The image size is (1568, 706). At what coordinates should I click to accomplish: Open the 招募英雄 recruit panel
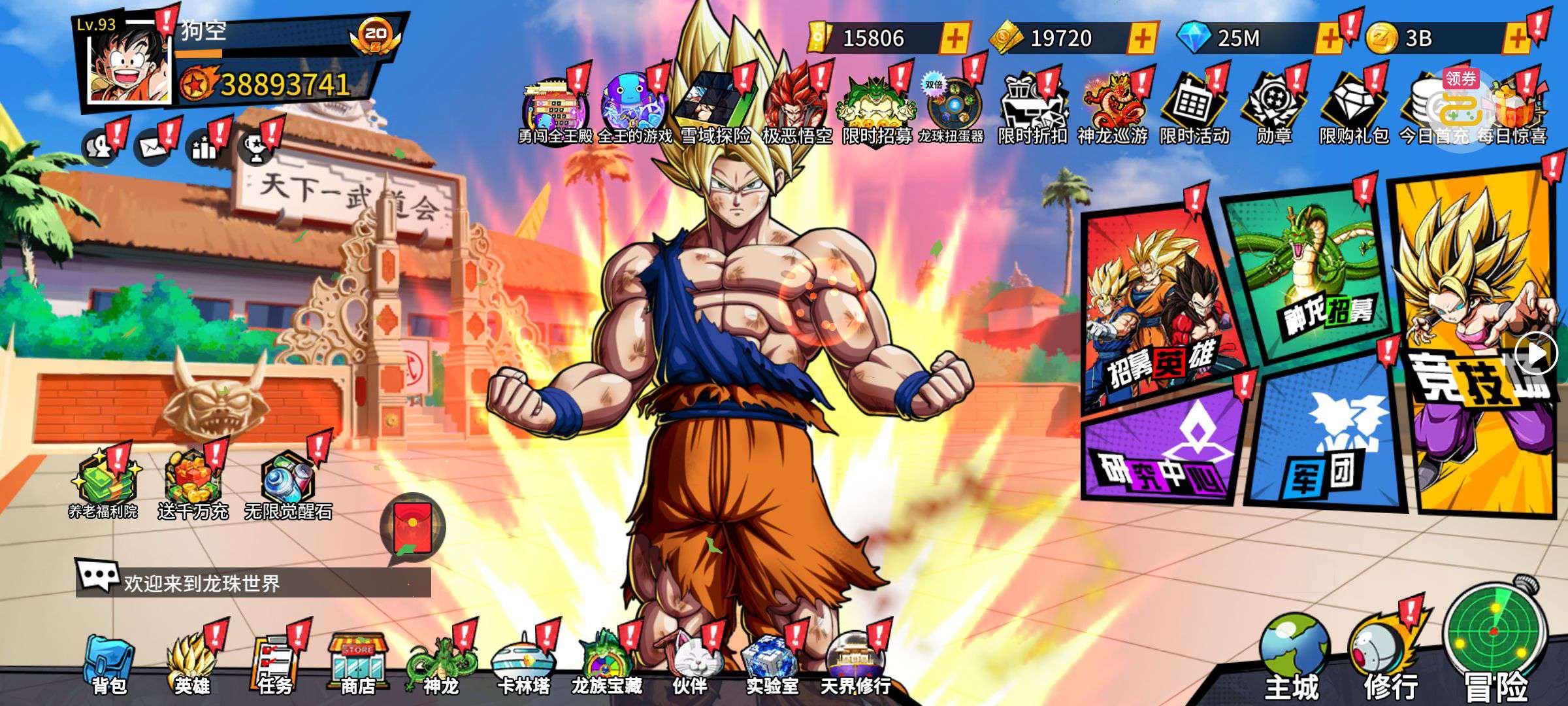[x=1160, y=307]
